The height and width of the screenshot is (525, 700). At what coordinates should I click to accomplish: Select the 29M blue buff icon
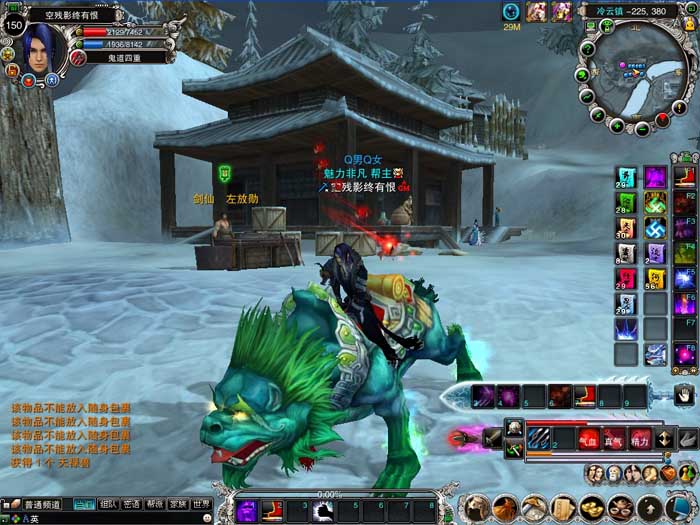(512, 12)
